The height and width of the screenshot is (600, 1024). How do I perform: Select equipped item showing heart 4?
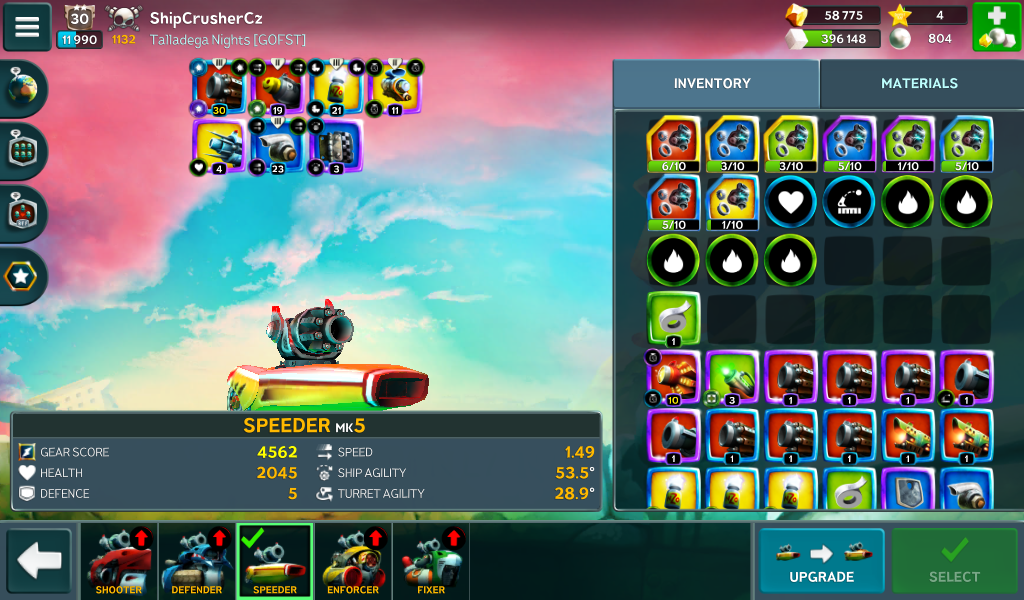[219, 148]
